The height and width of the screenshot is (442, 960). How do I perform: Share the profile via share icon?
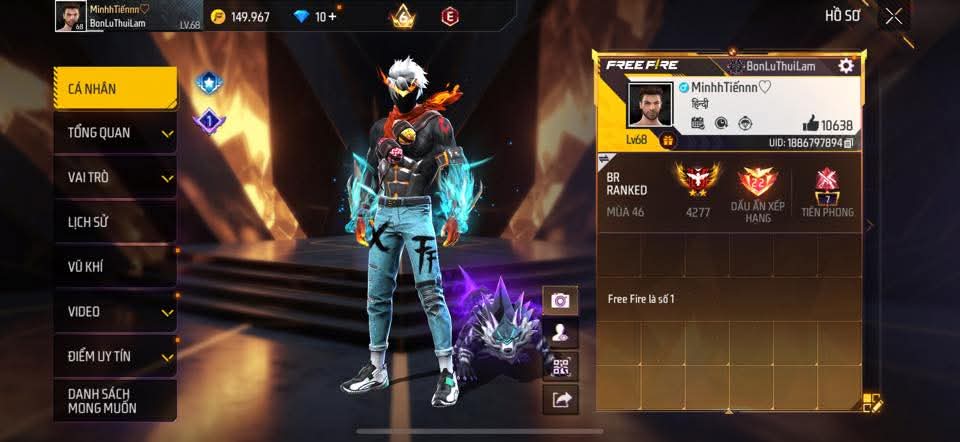560,400
